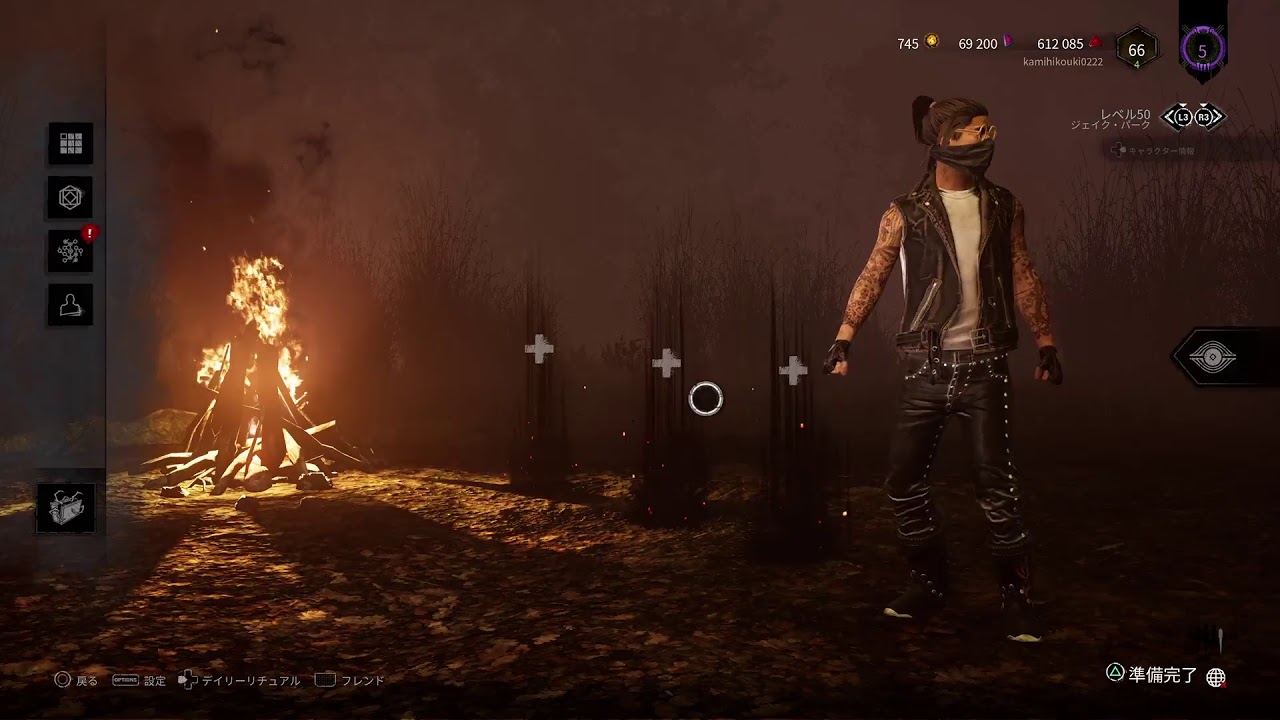This screenshot has height=720, width=1280.
Task: Open the loadout grid icon
Action: pos(71,144)
